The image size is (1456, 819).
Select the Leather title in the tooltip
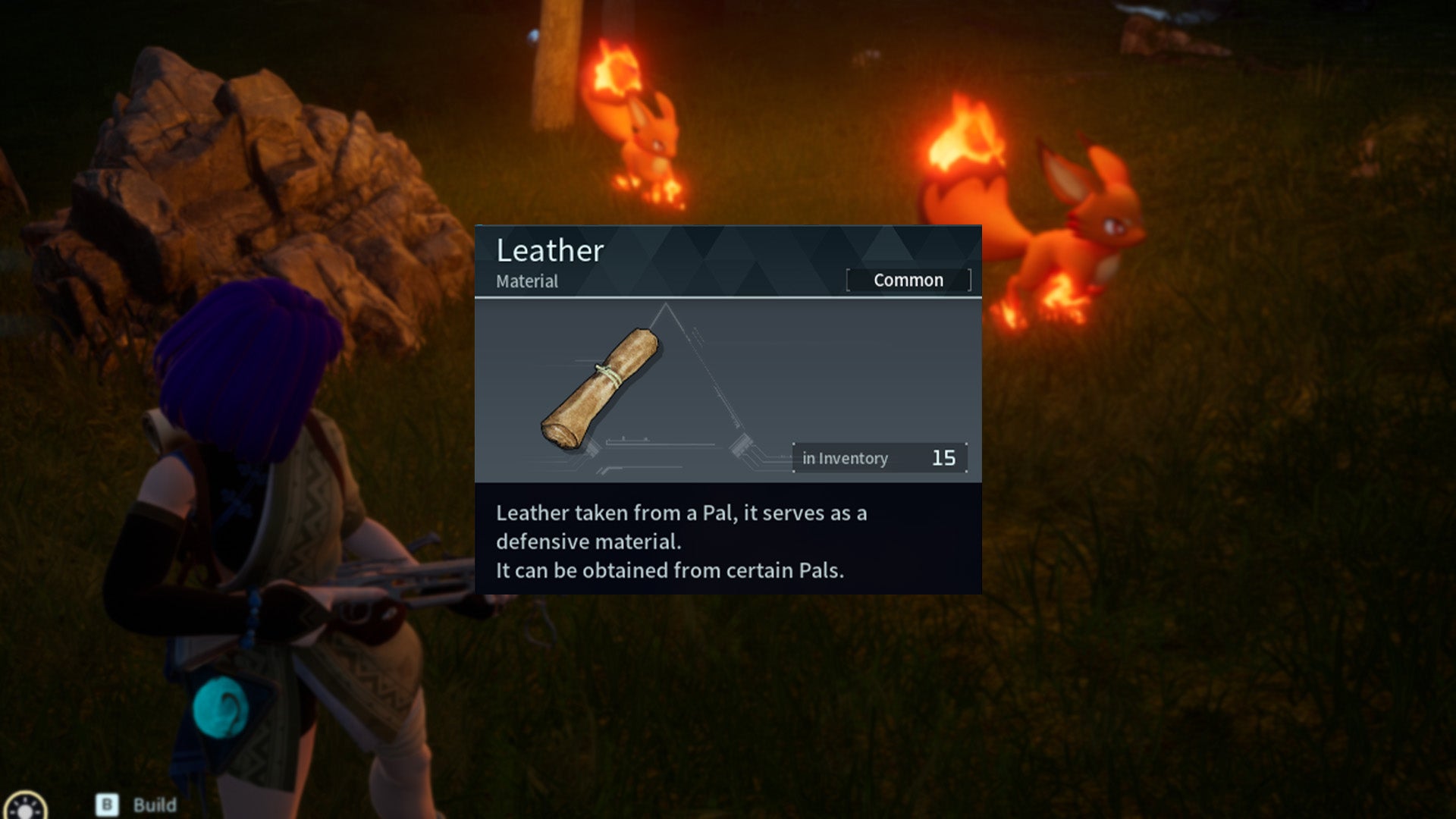tap(549, 251)
